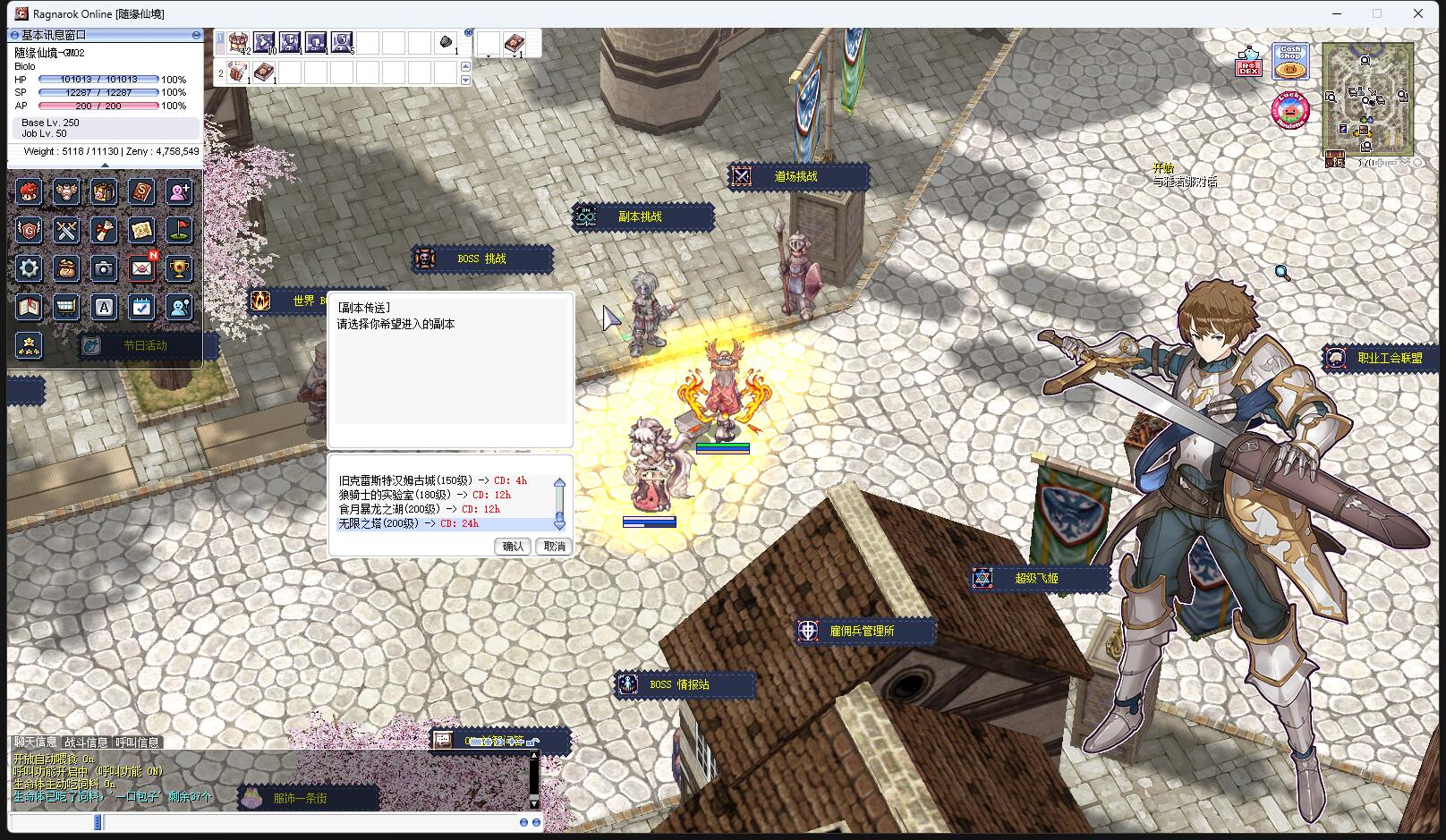
Task: Open the shopping cart icon
Action: [66, 308]
